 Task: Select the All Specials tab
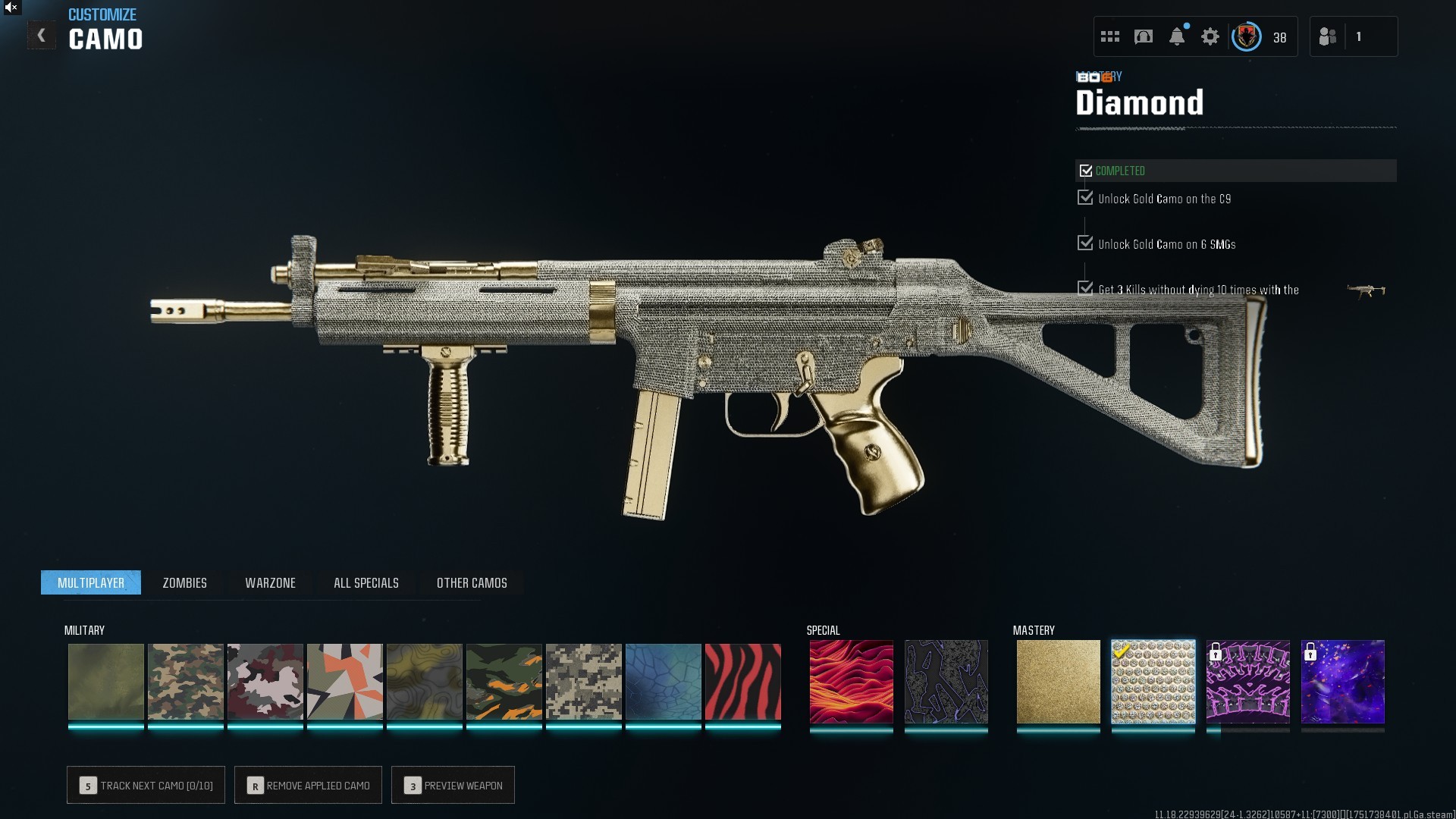[x=366, y=582]
